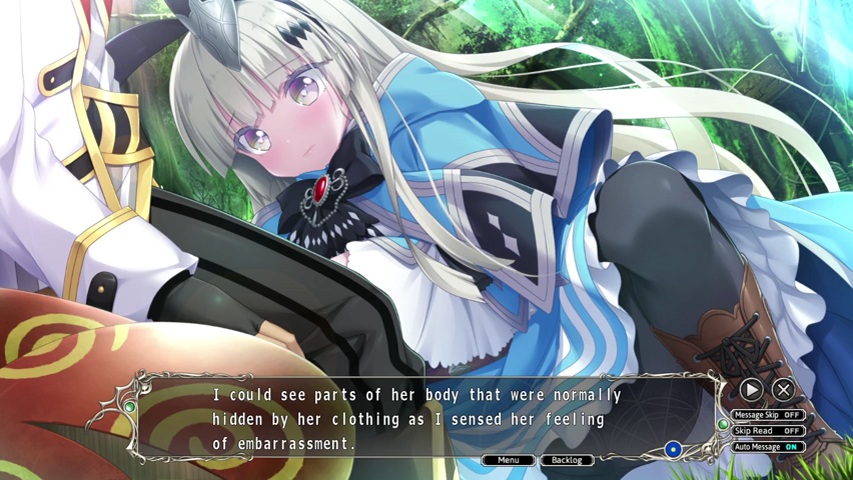The image size is (853, 480).
Task: Hide the text box with the X button
Action: (x=784, y=390)
